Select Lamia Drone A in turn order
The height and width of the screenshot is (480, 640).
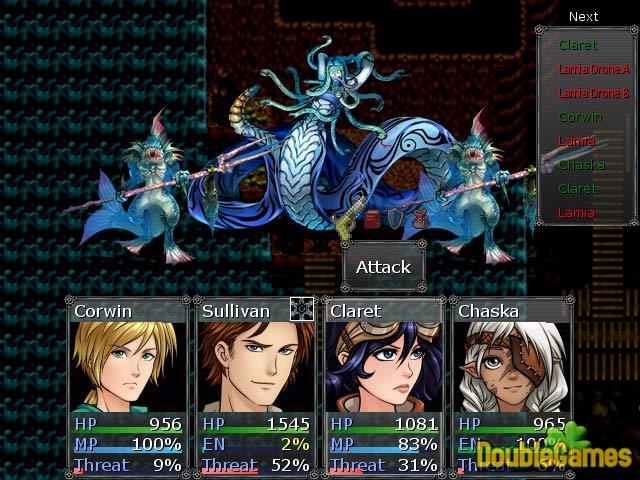[x=593, y=69]
